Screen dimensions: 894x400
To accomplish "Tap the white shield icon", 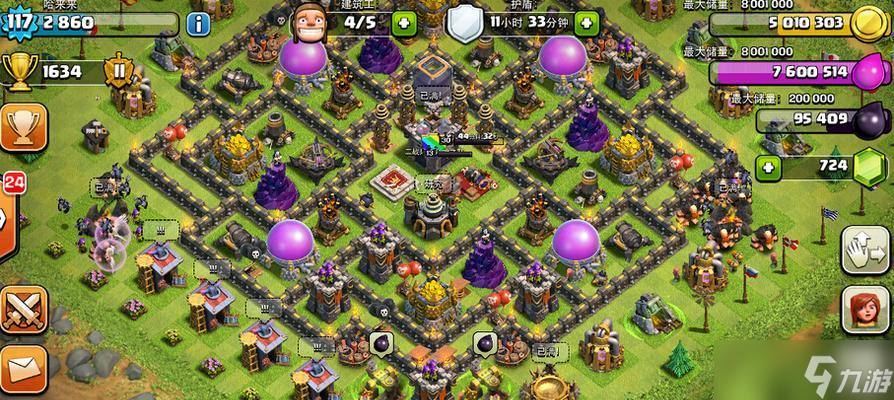I will [x=463, y=22].
